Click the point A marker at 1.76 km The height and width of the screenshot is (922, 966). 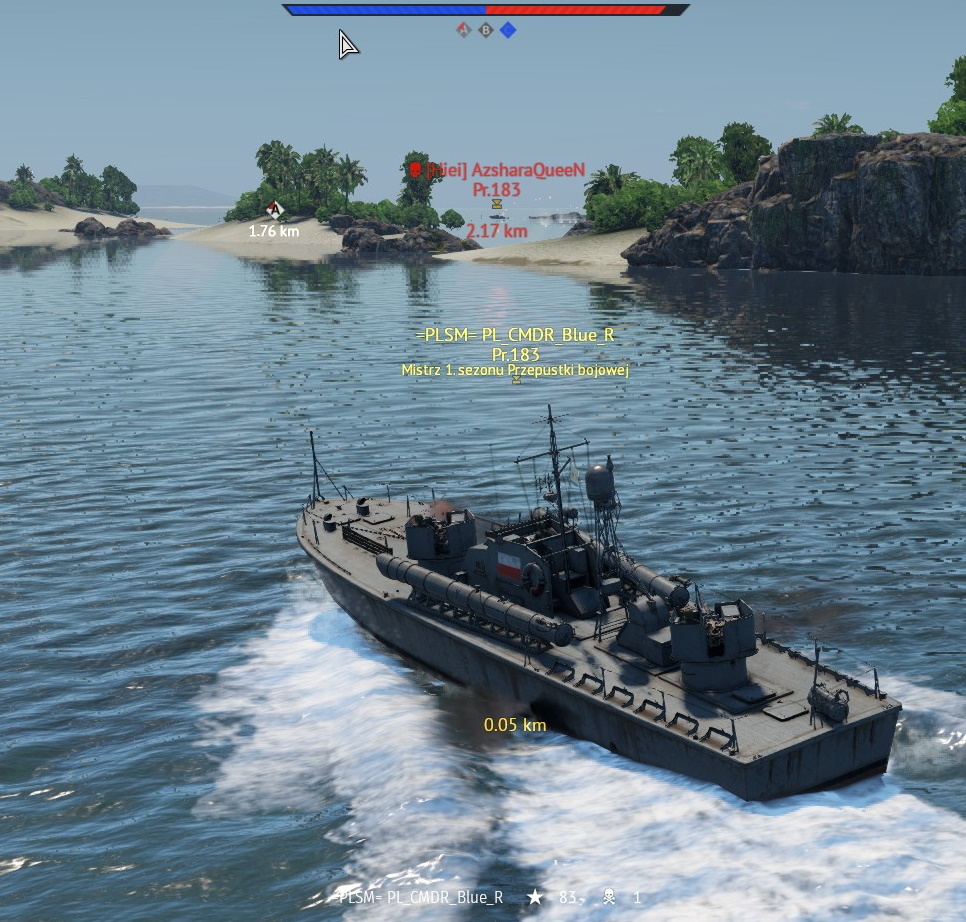(x=274, y=210)
